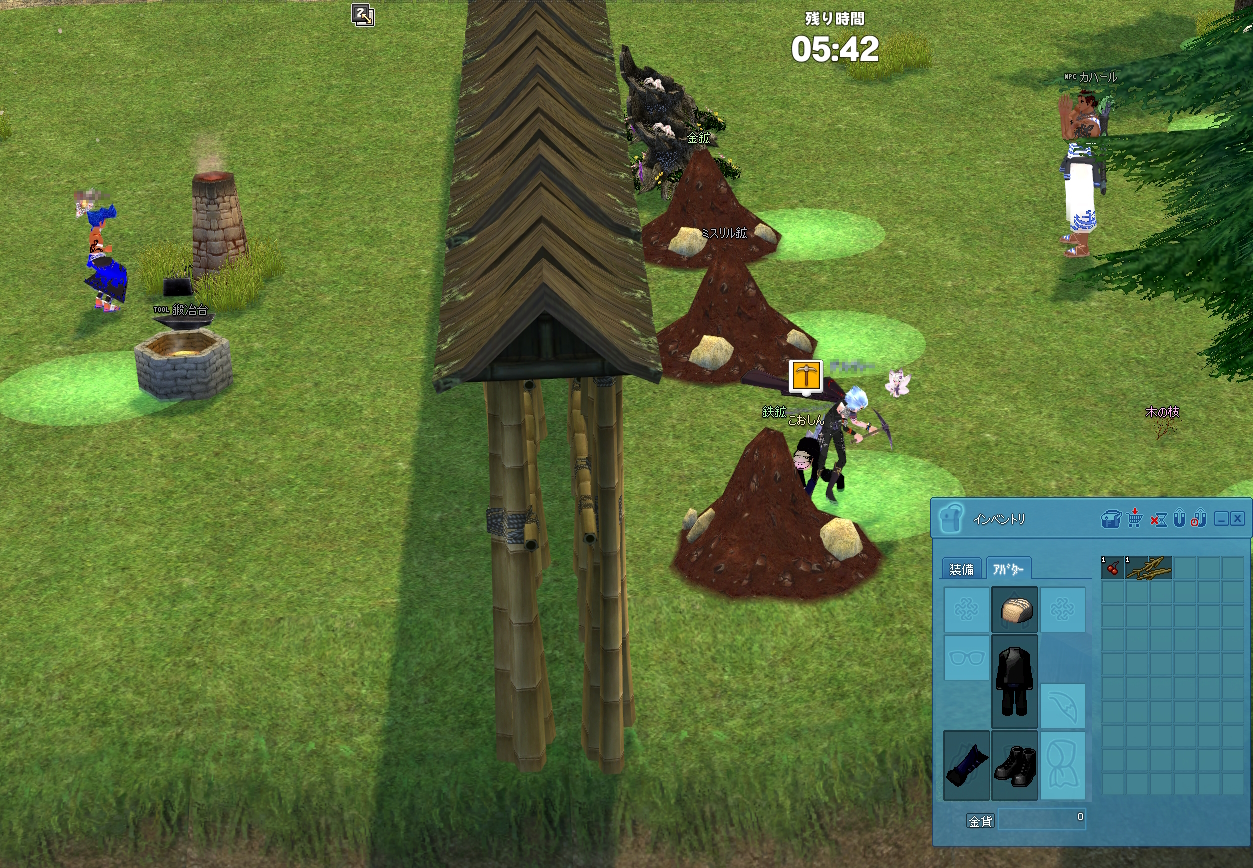
Task: Open the shopping cart icon in inventory
Action: (x=1135, y=519)
